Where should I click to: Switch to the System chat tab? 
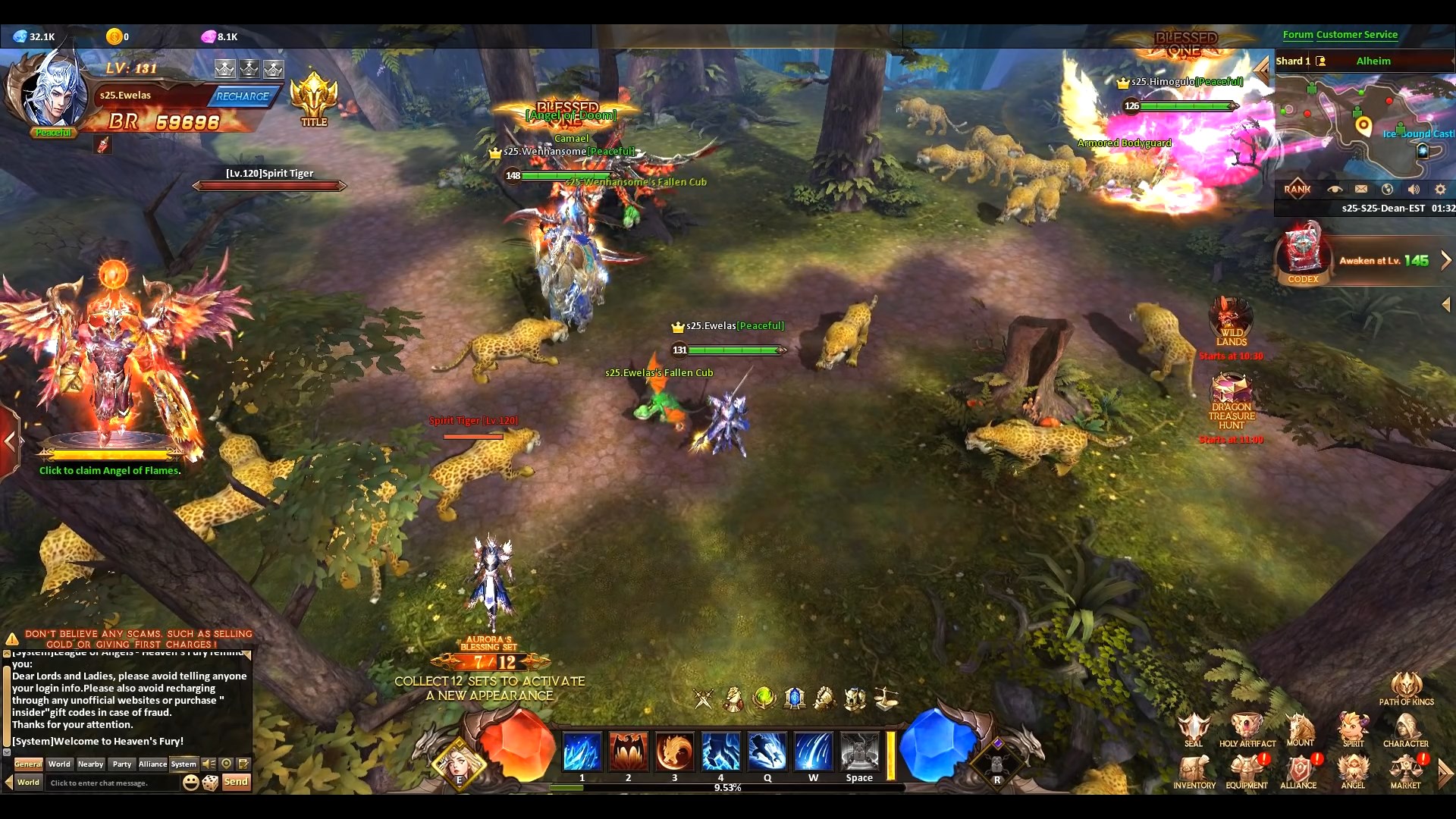tap(184, 764)
